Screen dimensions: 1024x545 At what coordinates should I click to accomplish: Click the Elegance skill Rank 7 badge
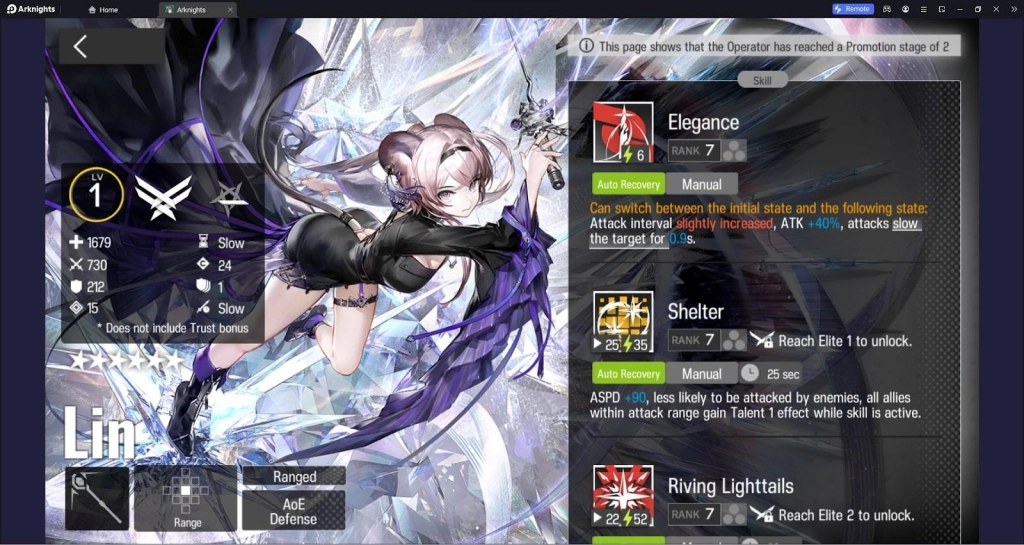(x=695, y=151)
